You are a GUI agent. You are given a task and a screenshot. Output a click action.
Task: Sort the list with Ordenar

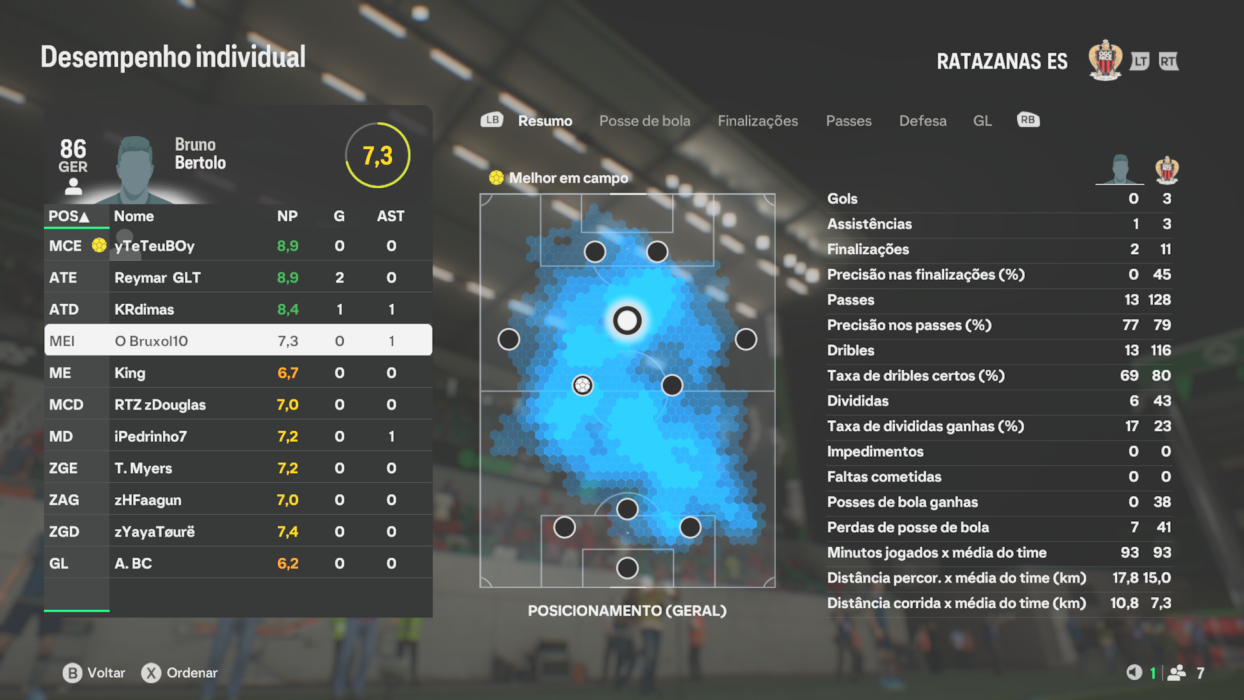pos(180,673)
